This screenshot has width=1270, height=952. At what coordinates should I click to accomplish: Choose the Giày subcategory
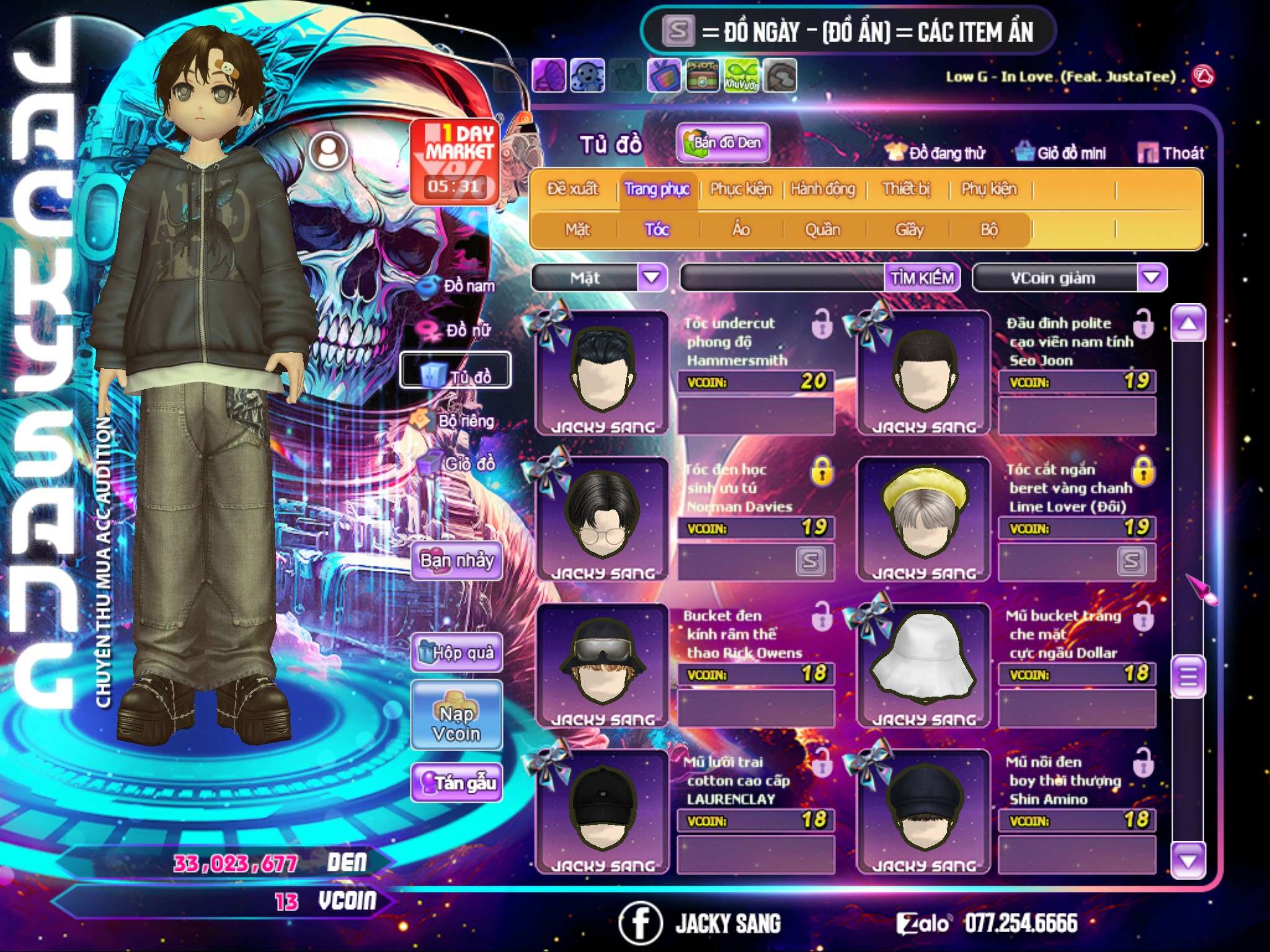pyautogui.click(x=909, y=229)
